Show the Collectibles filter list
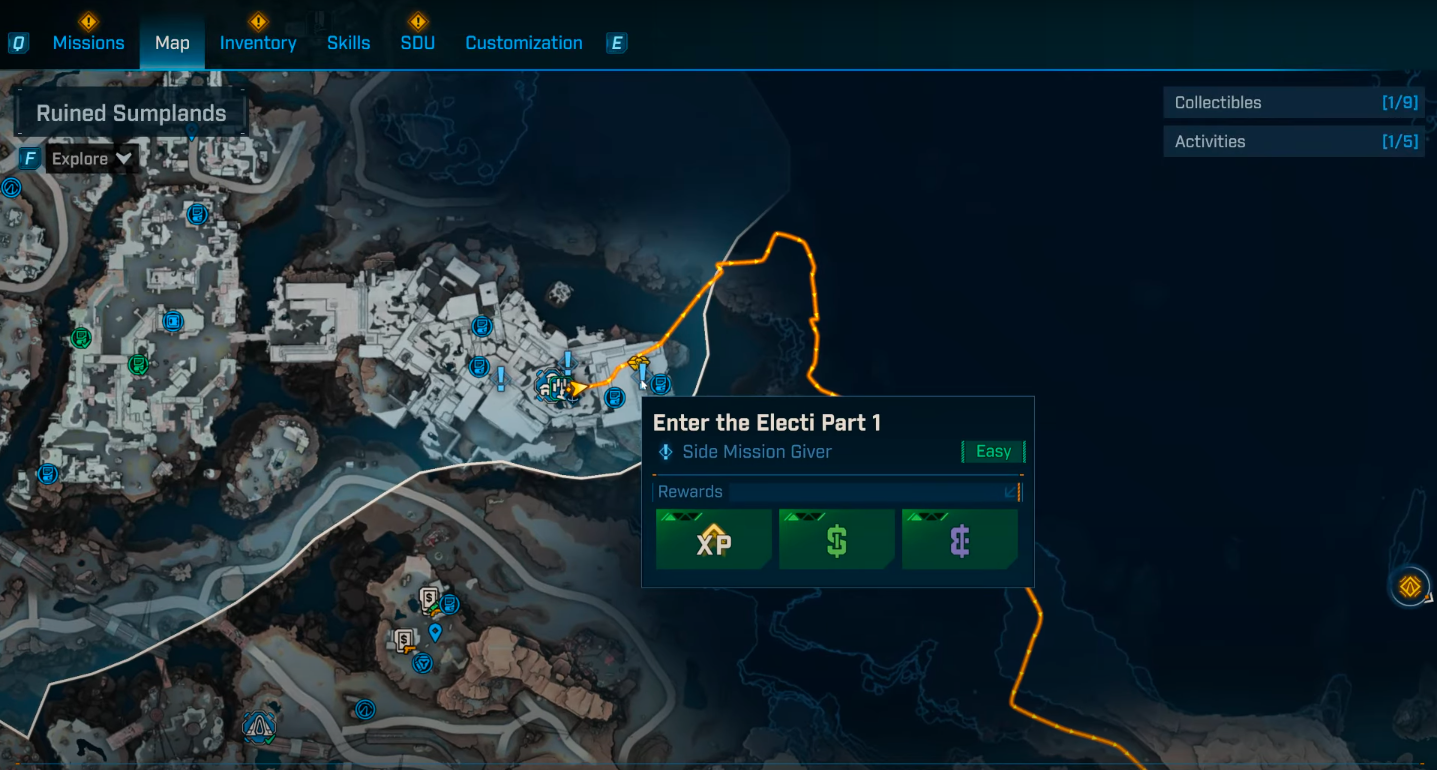 point(1294,102)
